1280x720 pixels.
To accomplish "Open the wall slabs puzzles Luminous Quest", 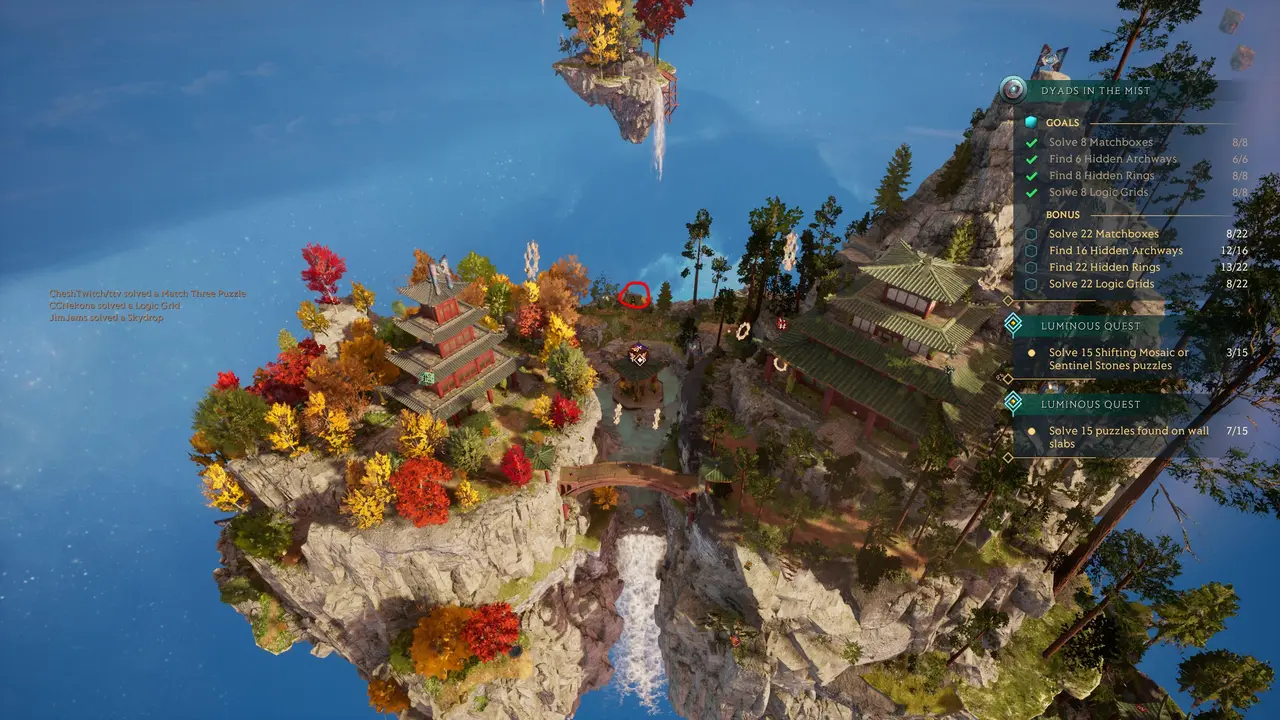I will 1128,437.
